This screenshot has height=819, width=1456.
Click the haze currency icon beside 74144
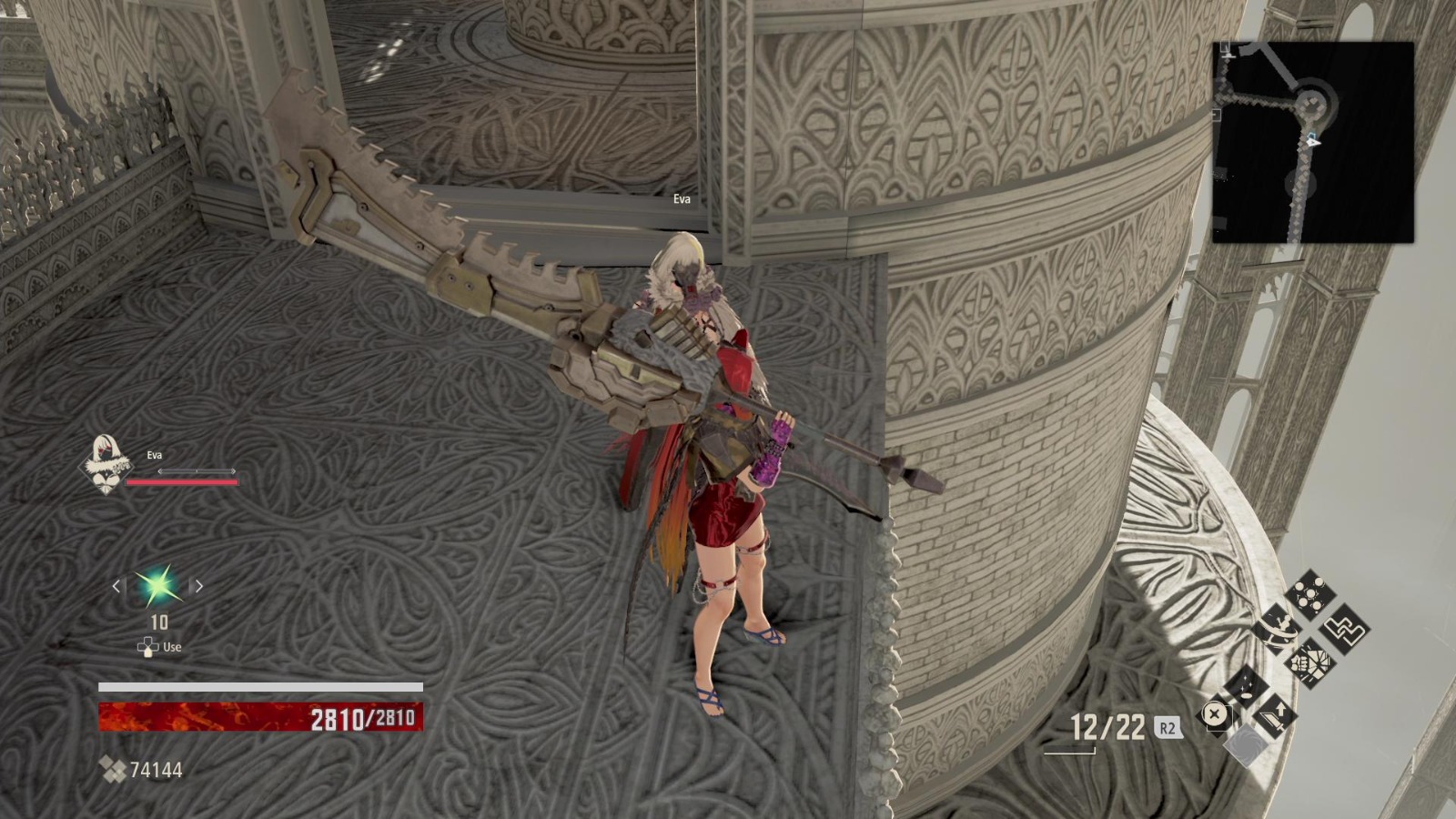click(115, 772)
